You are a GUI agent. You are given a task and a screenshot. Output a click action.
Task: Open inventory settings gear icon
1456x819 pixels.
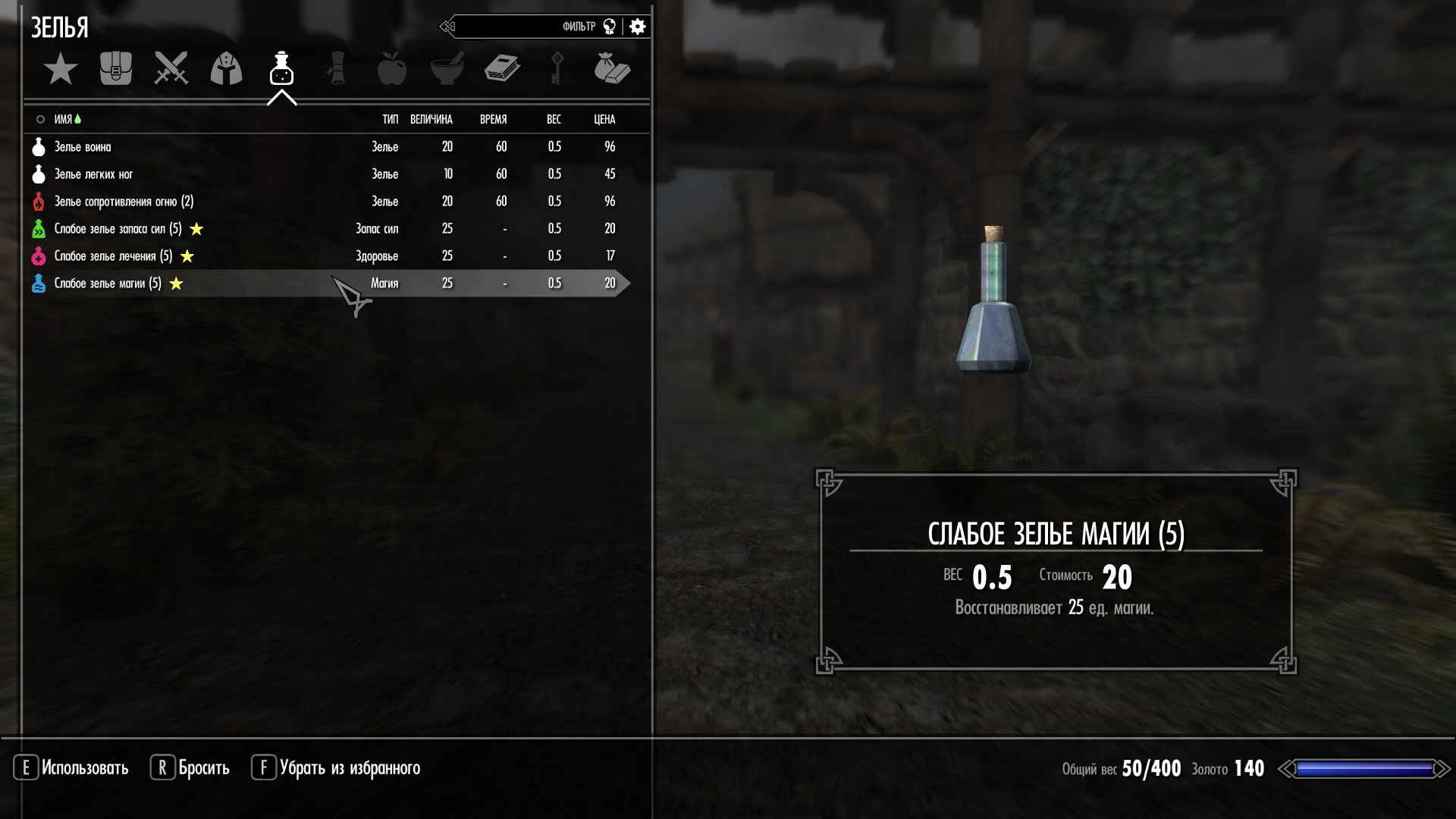pos(638,27)
